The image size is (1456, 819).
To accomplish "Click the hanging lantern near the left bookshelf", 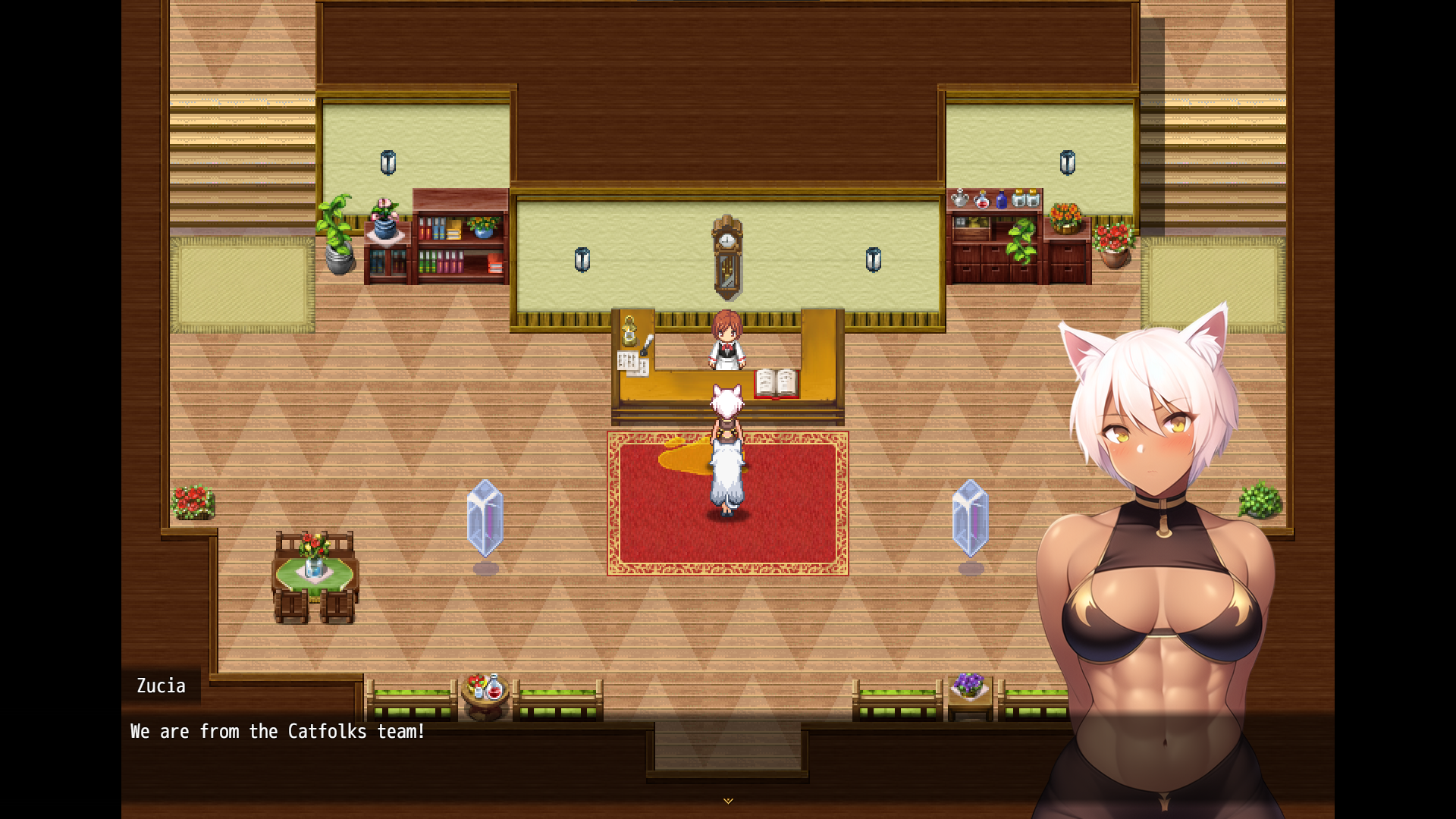I will 387,162.
